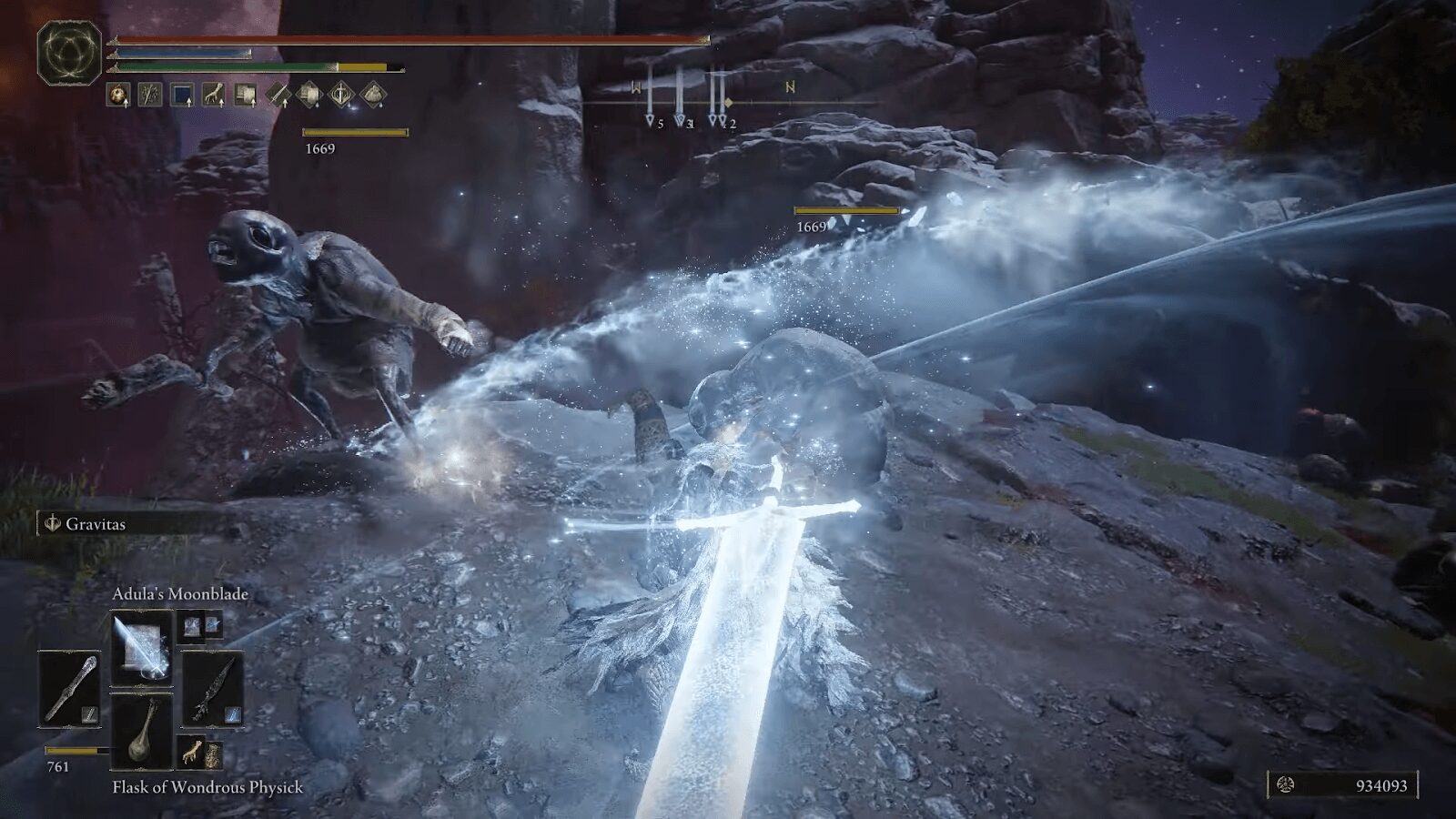Select the Adula's Moonblade spell slot
Image resolution: width=1456 pixels, height=819 pixels.
142,647
